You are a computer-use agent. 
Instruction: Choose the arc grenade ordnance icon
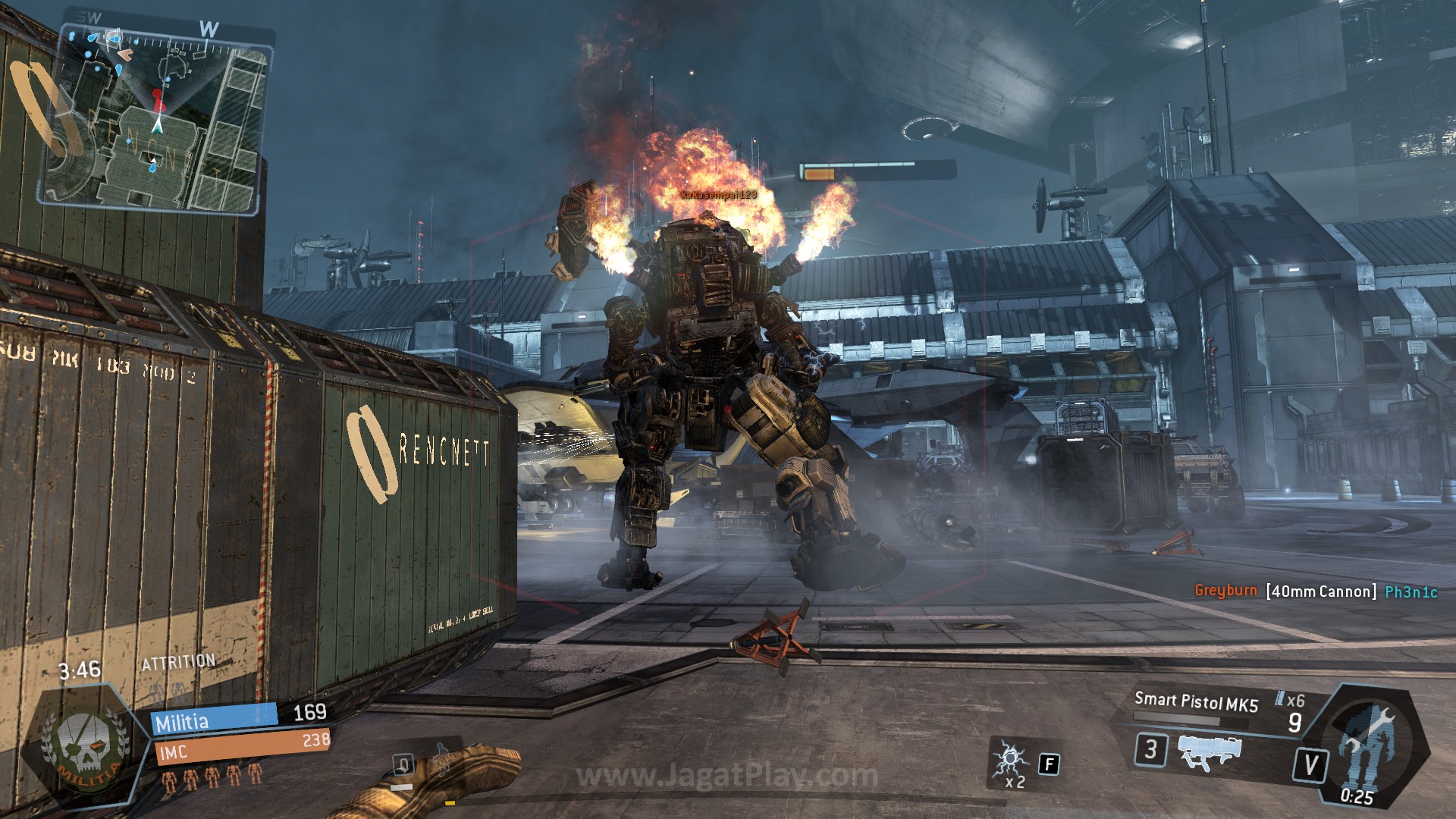coord(1011,758)
